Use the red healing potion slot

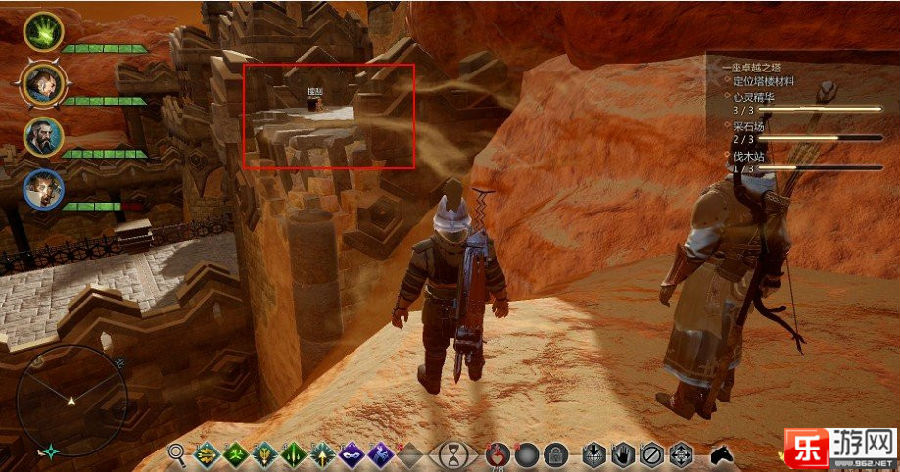point(497,455)
